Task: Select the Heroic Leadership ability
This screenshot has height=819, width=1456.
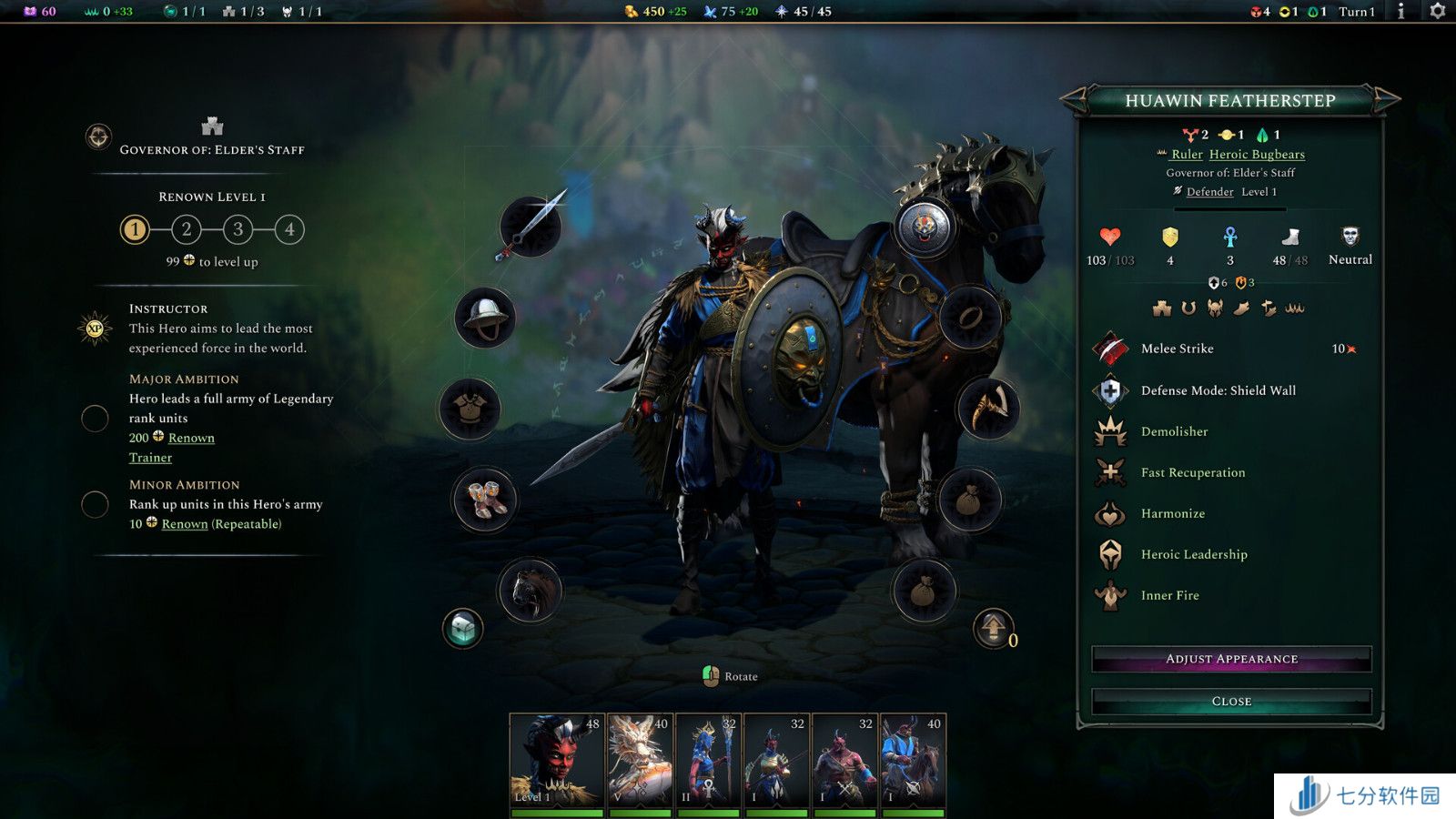Action: point(1194,554)
